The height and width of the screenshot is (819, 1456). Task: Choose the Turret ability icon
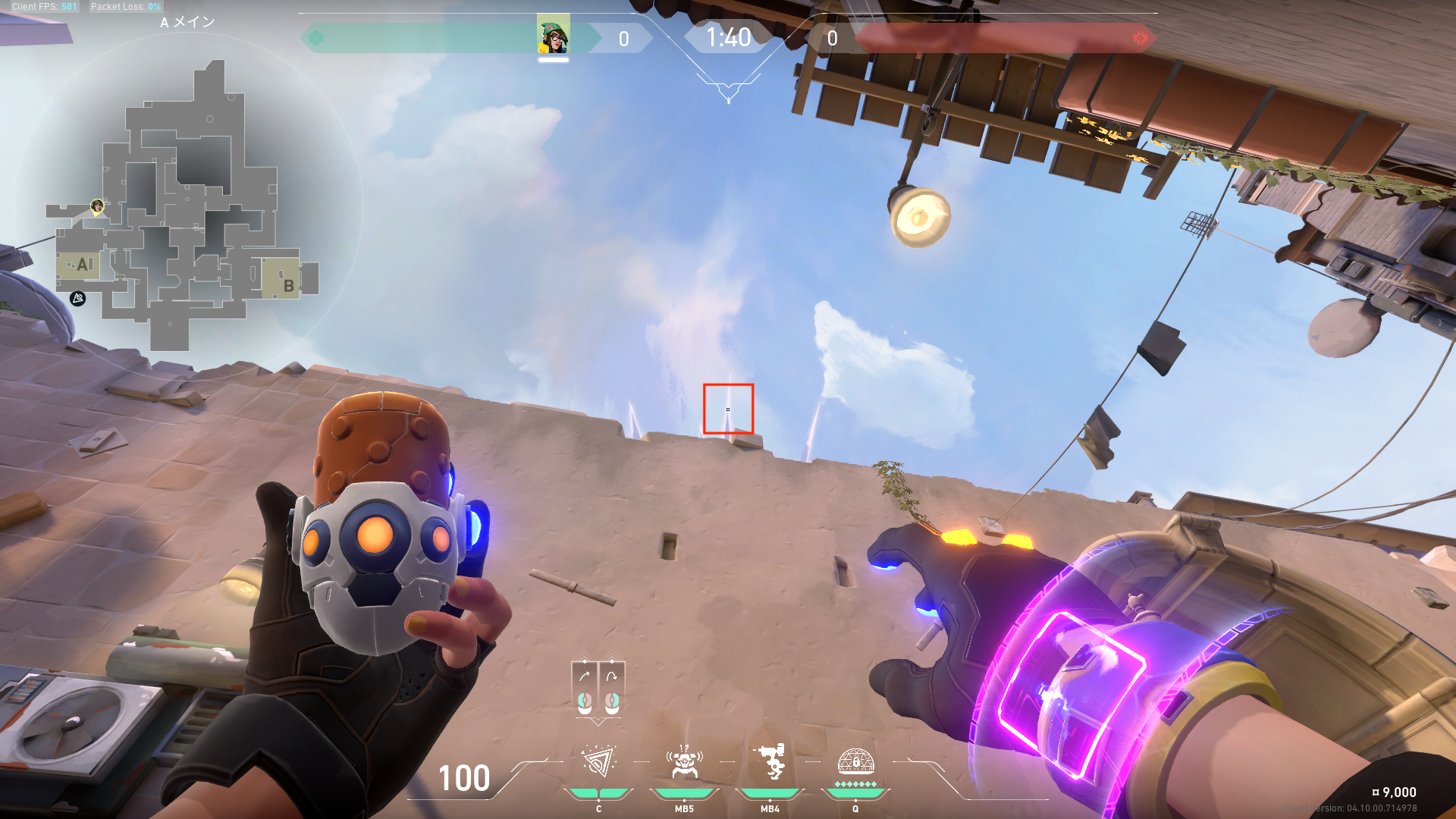(770, 762)
